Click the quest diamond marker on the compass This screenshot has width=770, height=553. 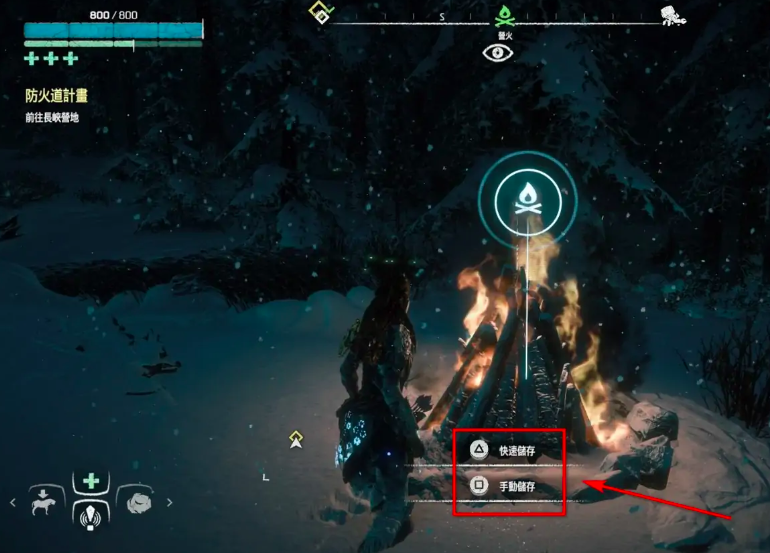click(320, 14)
